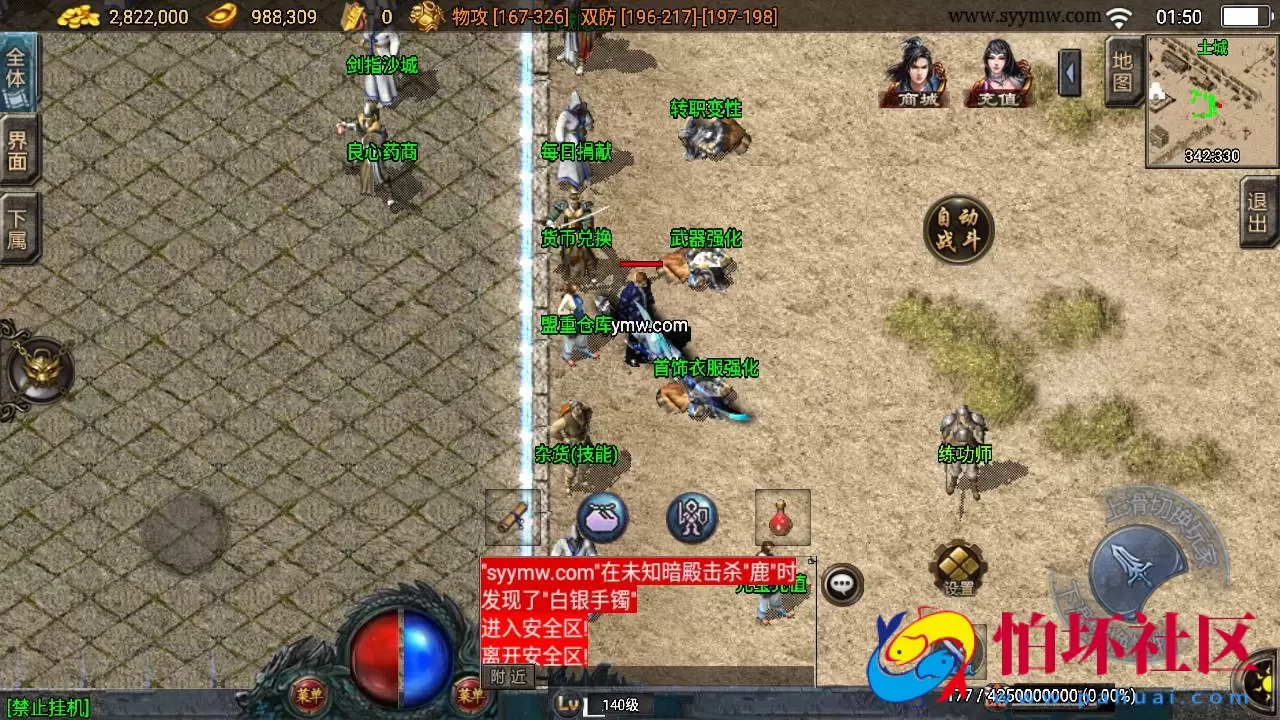Use the red potion quick-slot icon
This screenshot has width=1280, height=720.
coord(782,516)
